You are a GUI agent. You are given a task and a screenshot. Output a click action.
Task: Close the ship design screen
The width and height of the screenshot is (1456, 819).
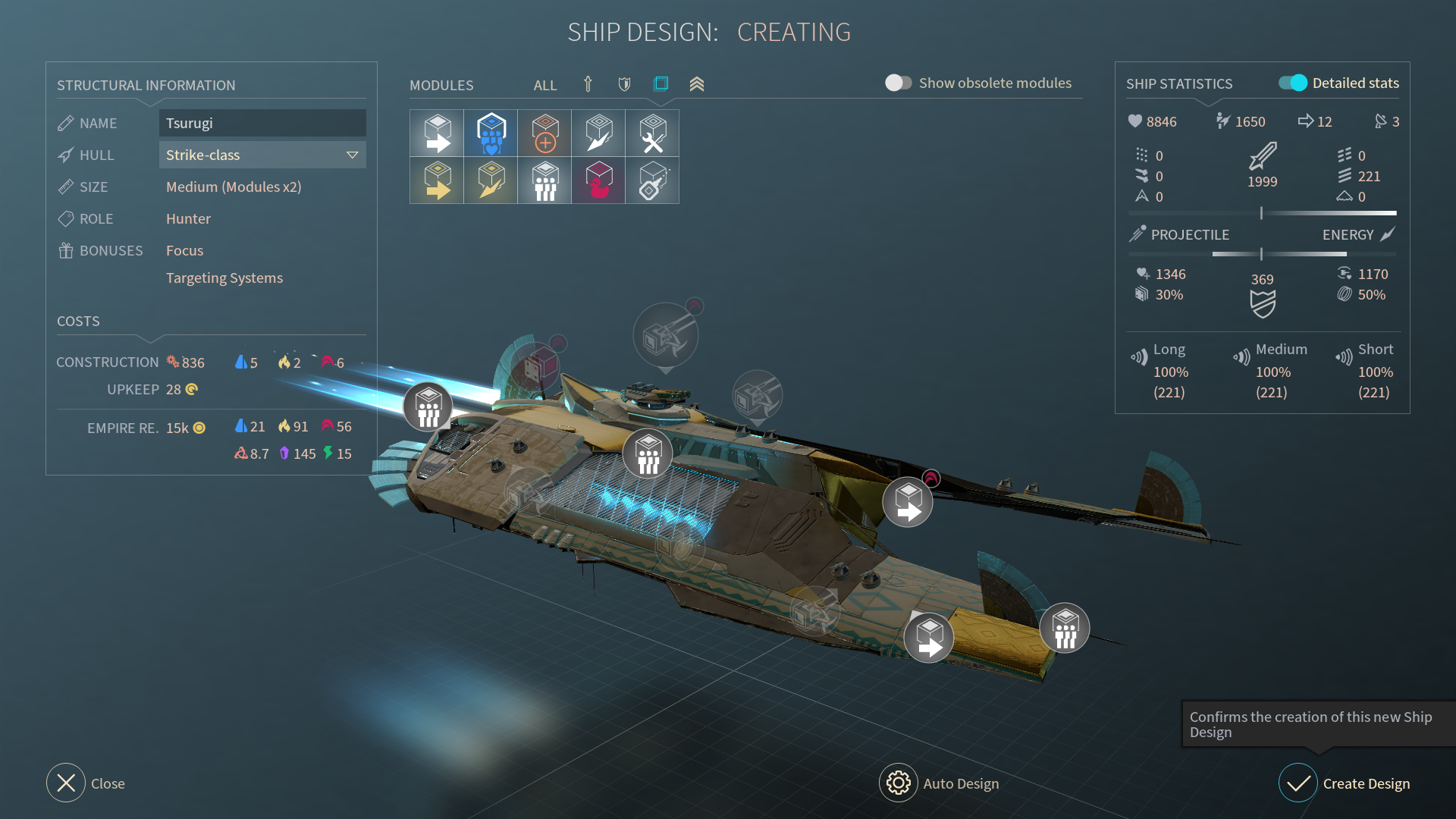[x=66, y=783]
